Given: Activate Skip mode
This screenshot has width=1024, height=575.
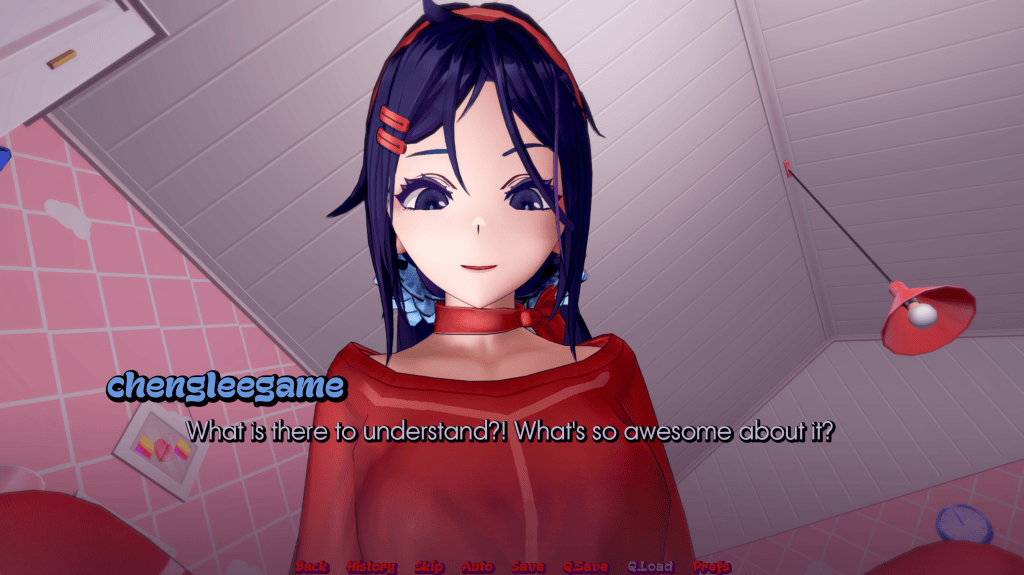Looking at the screenshot, I should tap(429, 567).
